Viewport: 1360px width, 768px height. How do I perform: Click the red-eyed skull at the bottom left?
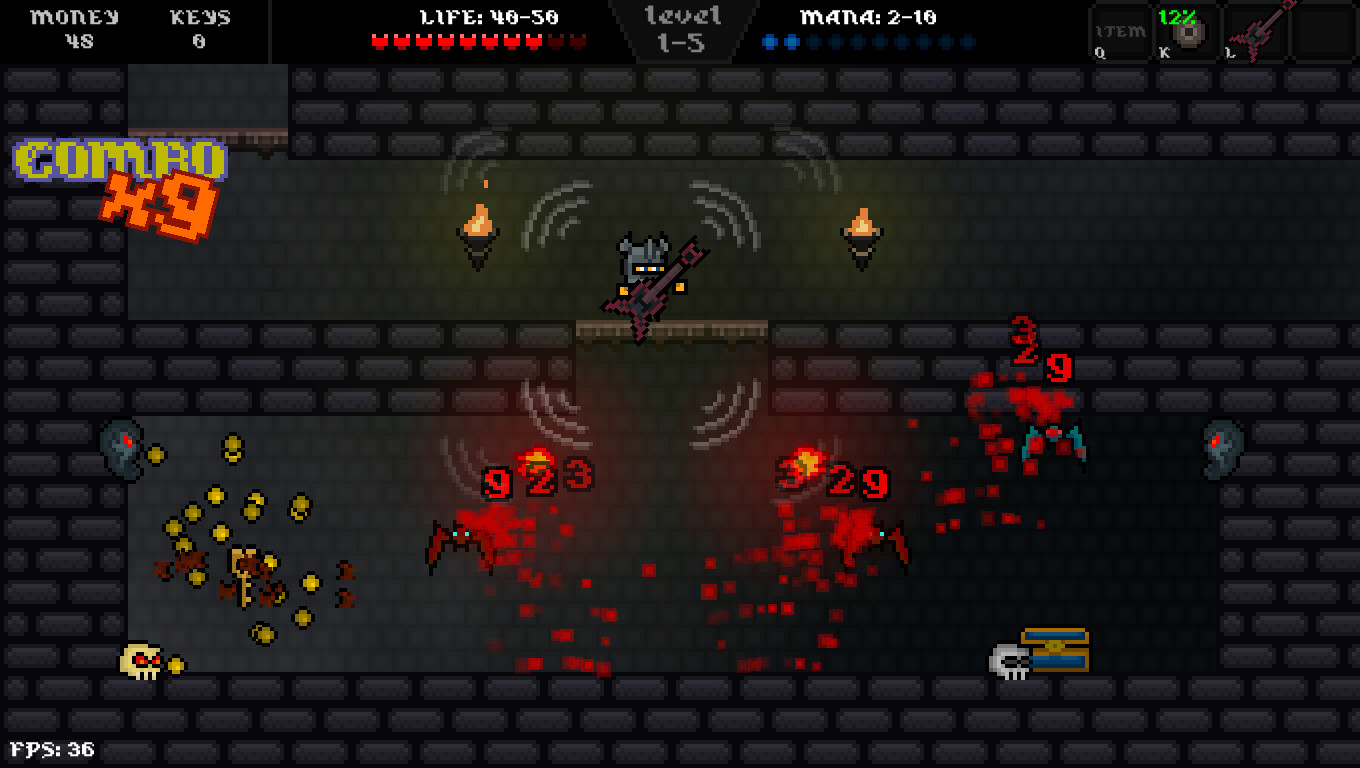pos(140,662)
